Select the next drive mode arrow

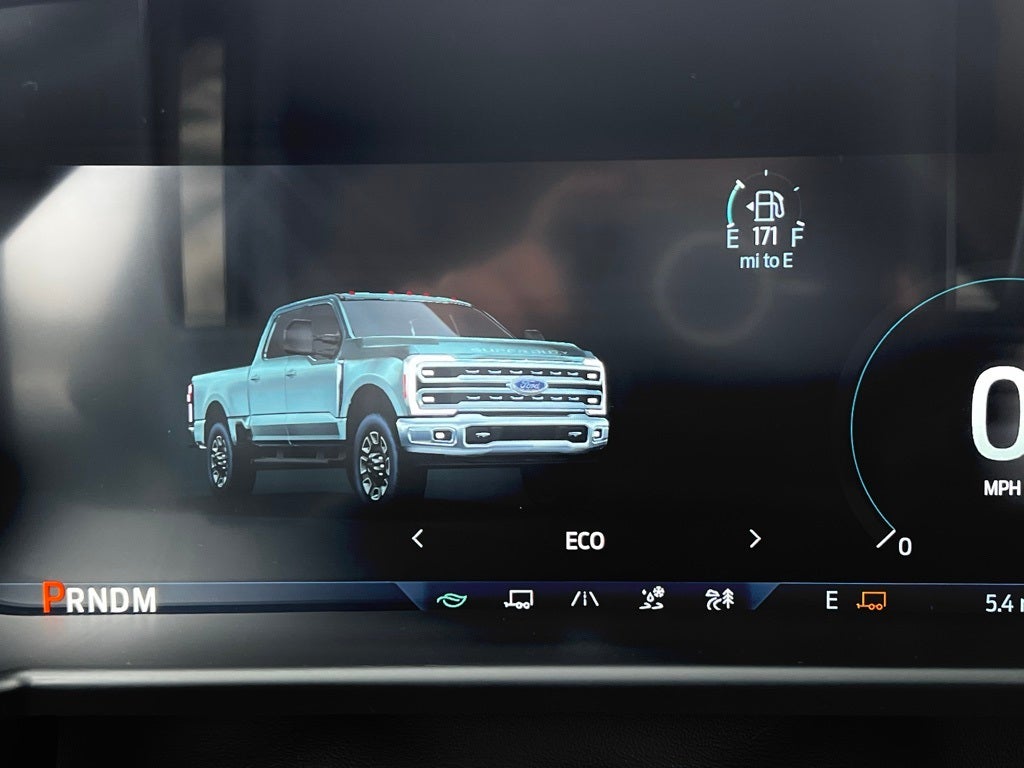pos(755,539)
